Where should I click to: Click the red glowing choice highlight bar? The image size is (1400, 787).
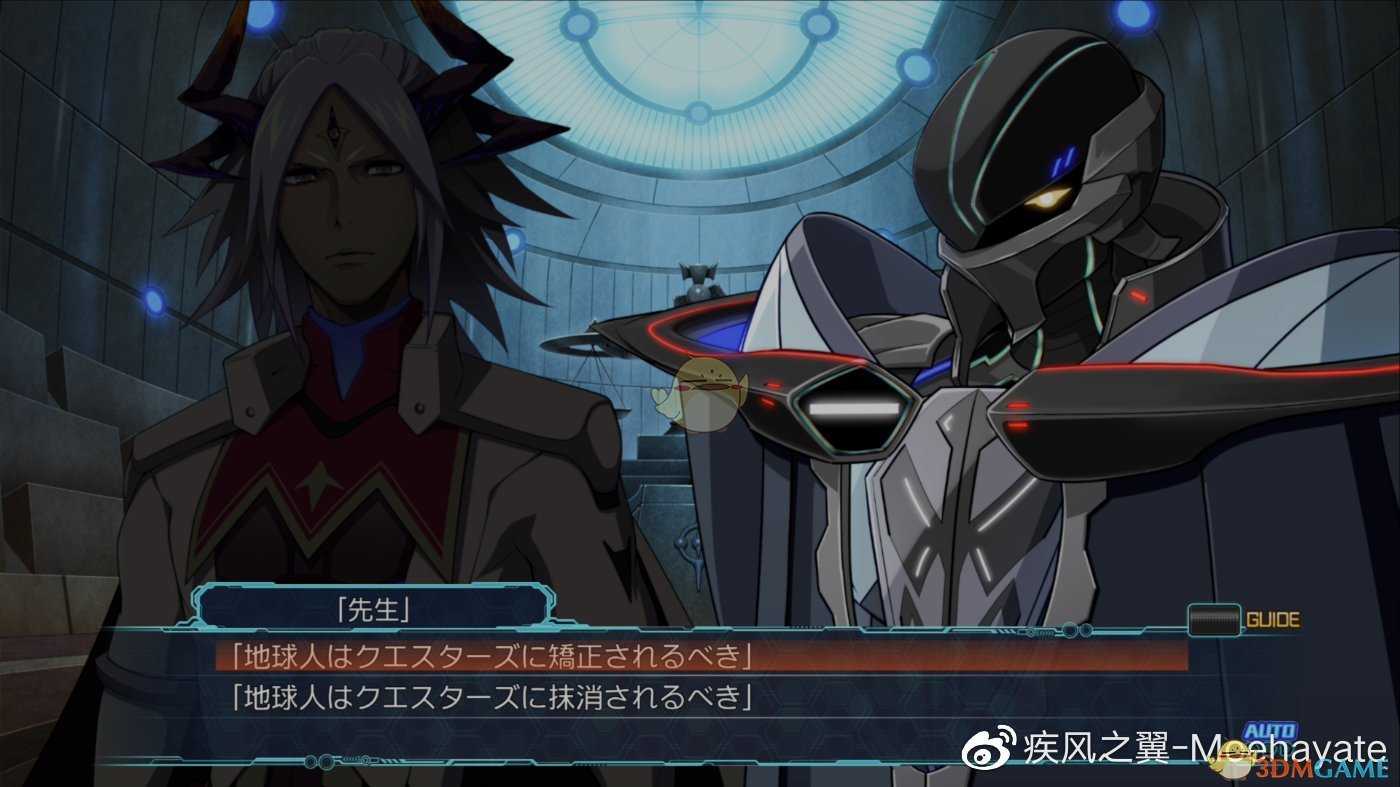[x=700, y=658]
